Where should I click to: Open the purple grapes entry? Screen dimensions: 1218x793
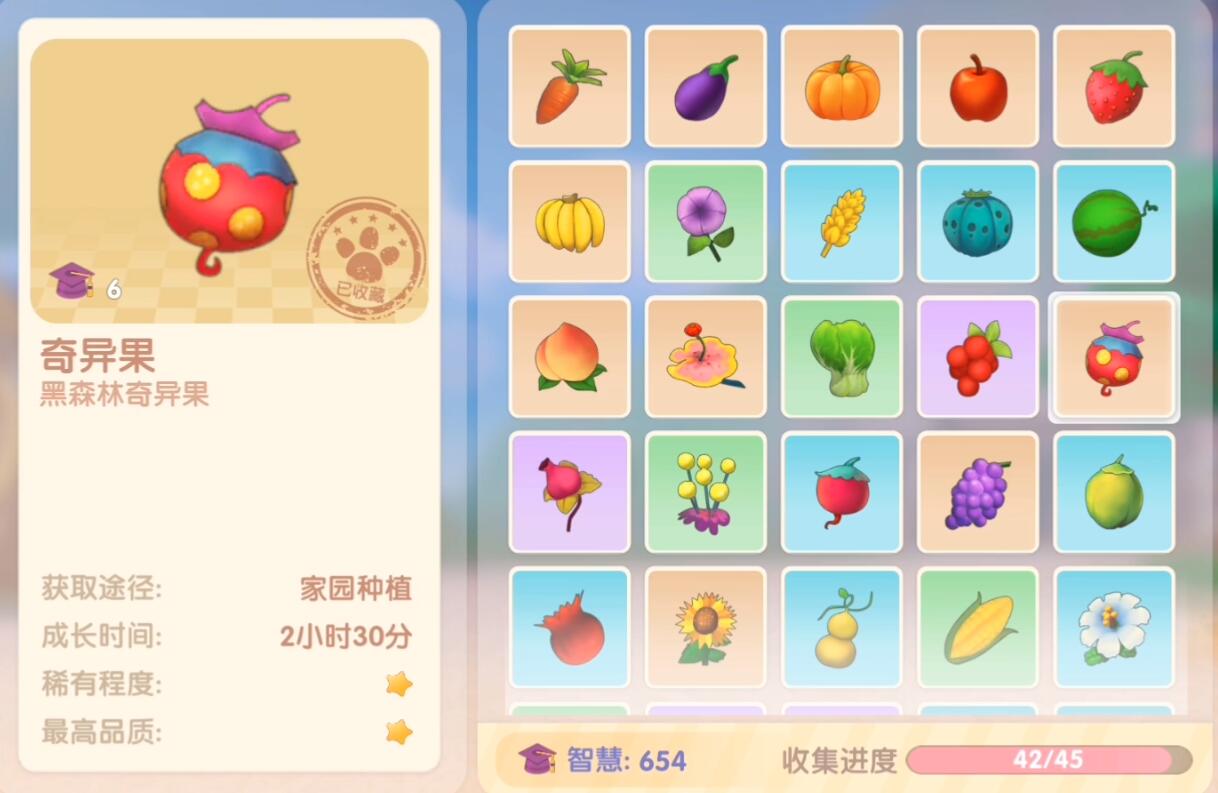click(x=977, y=492)
